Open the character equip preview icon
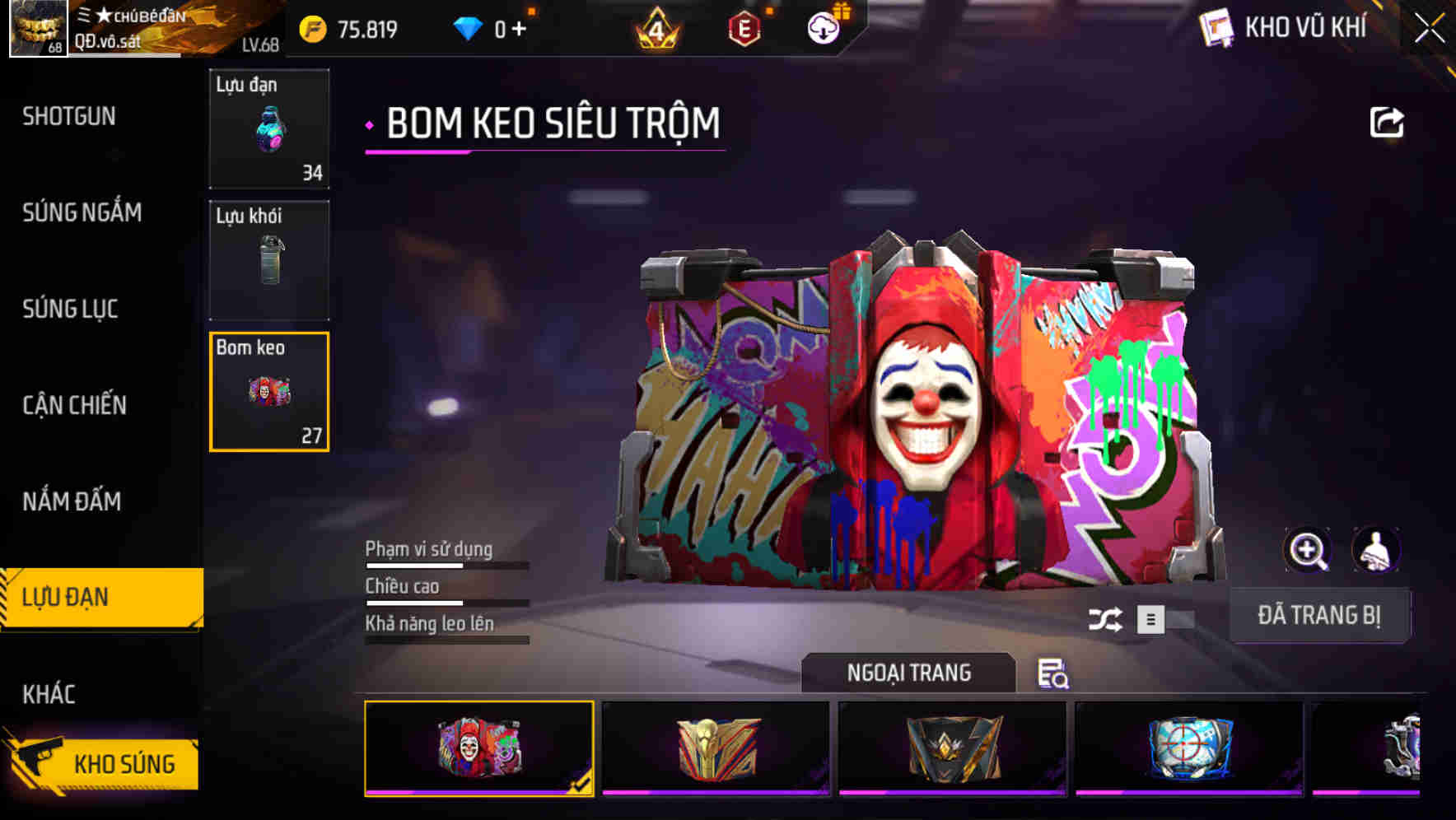The width and height of the screenshot is (1456, 820). coord(1376,550)
